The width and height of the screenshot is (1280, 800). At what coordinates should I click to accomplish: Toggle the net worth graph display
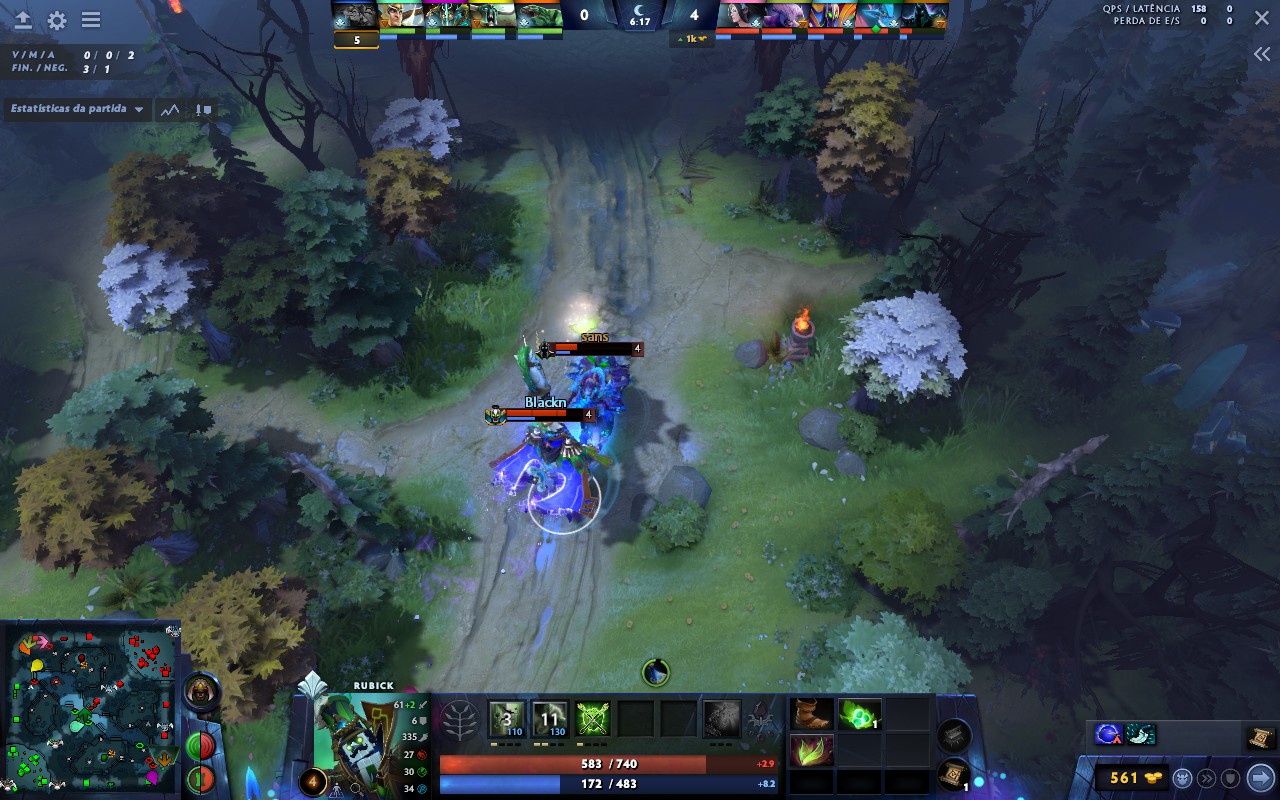point(168,110)
